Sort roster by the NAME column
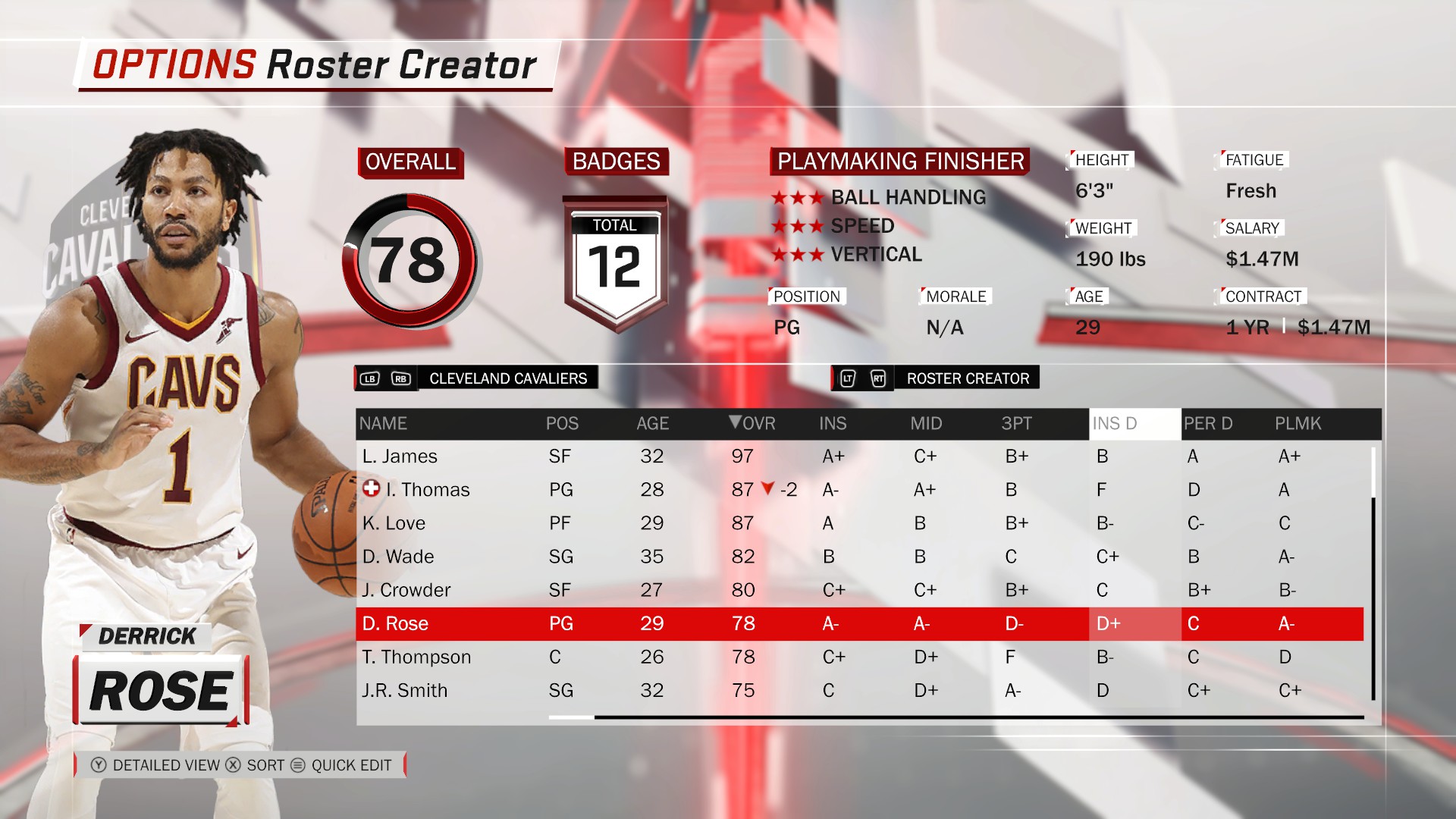Image resolution: width=1456 pixels, height=819 pixels. point(383,423)
